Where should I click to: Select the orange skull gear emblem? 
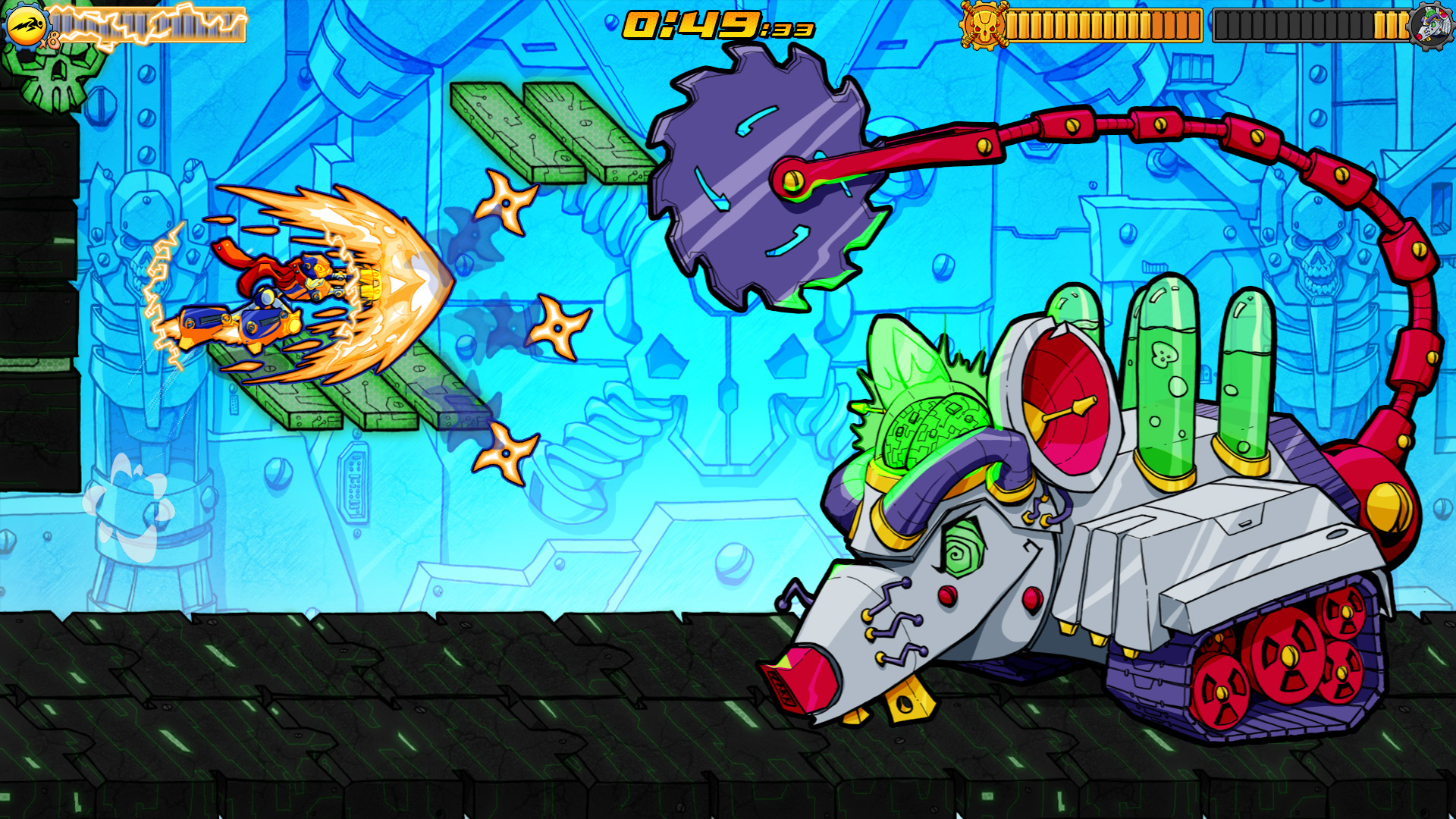coord(984,25)
